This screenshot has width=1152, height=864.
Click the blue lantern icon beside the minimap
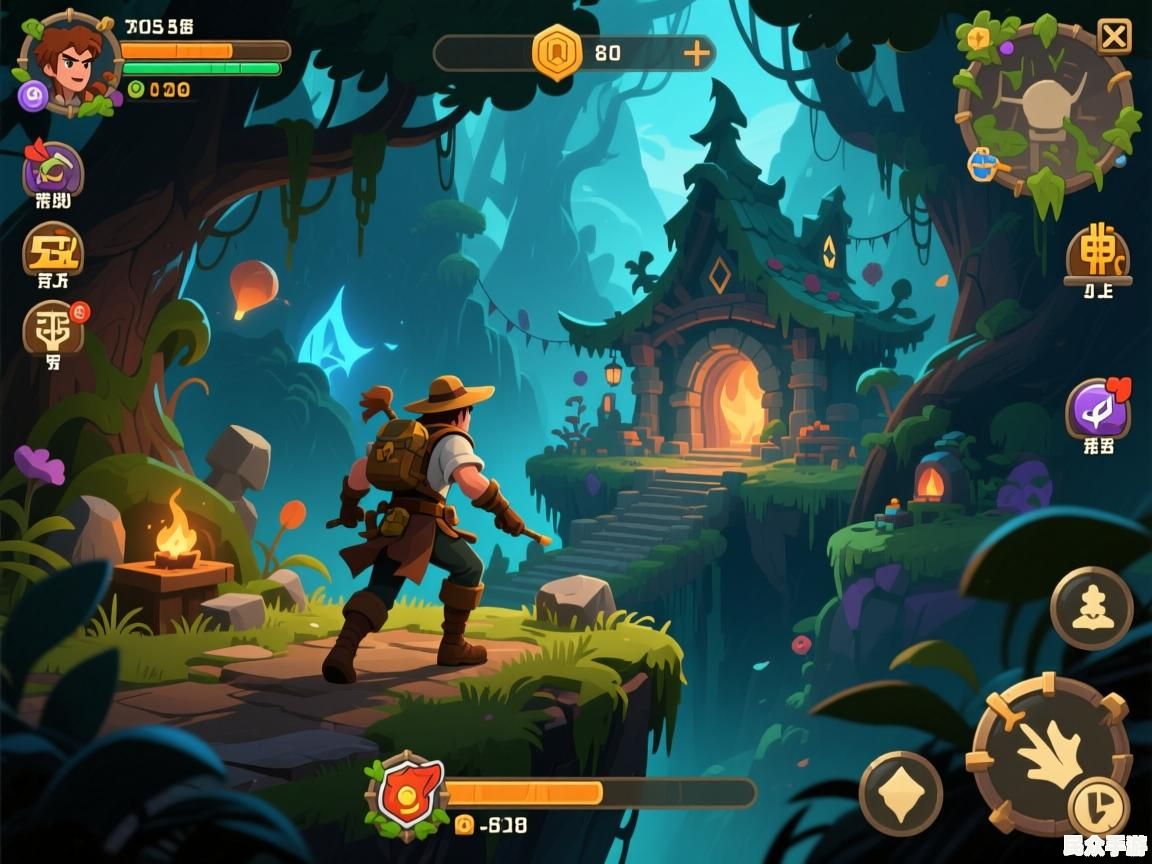(982, 164)
